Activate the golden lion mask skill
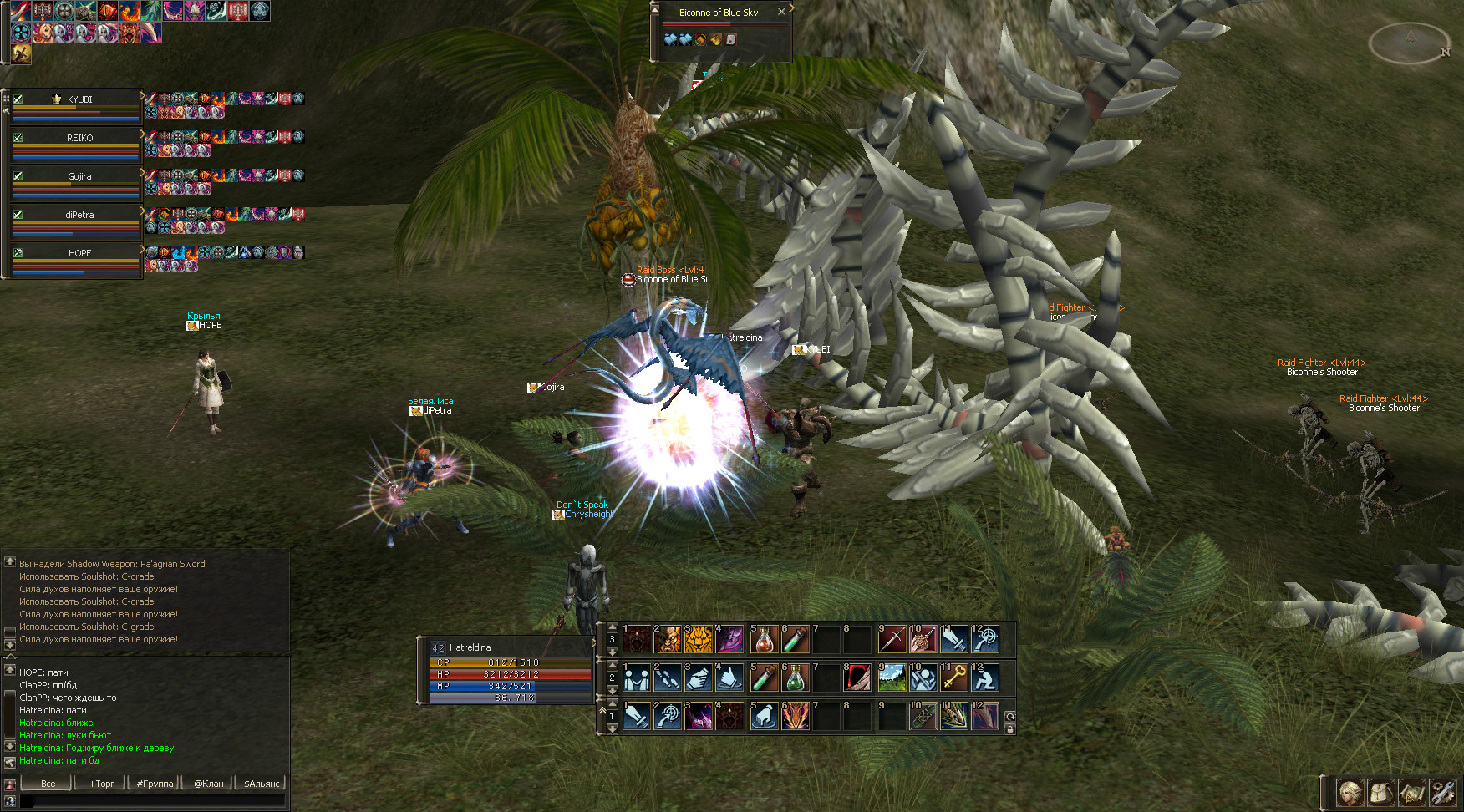This screenshot has height=812, width=1464. (699, 639)
